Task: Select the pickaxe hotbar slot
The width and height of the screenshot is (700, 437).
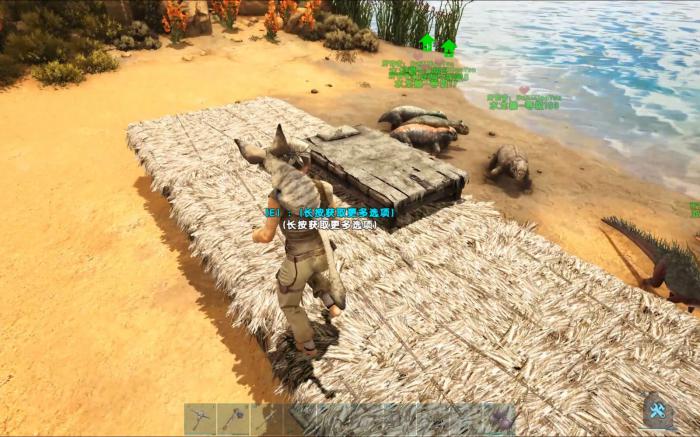Action: pos(201,418)
